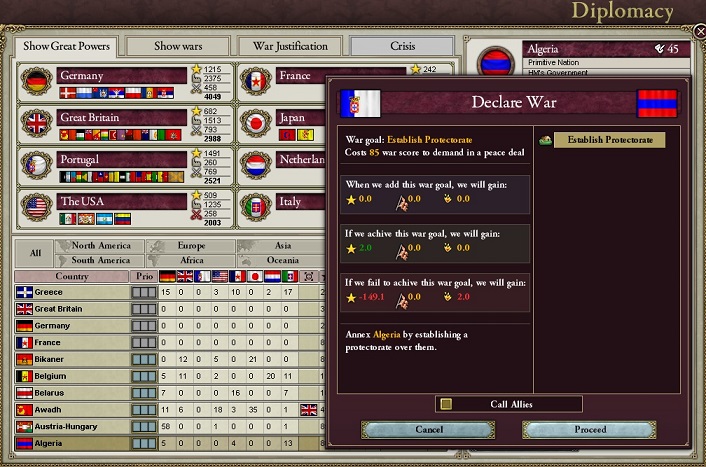The height and width of the screenshot is (467, 706).
Task: Select the Establish Protectorate war goal
Action: pyautogui.click(x=609, y=140)
